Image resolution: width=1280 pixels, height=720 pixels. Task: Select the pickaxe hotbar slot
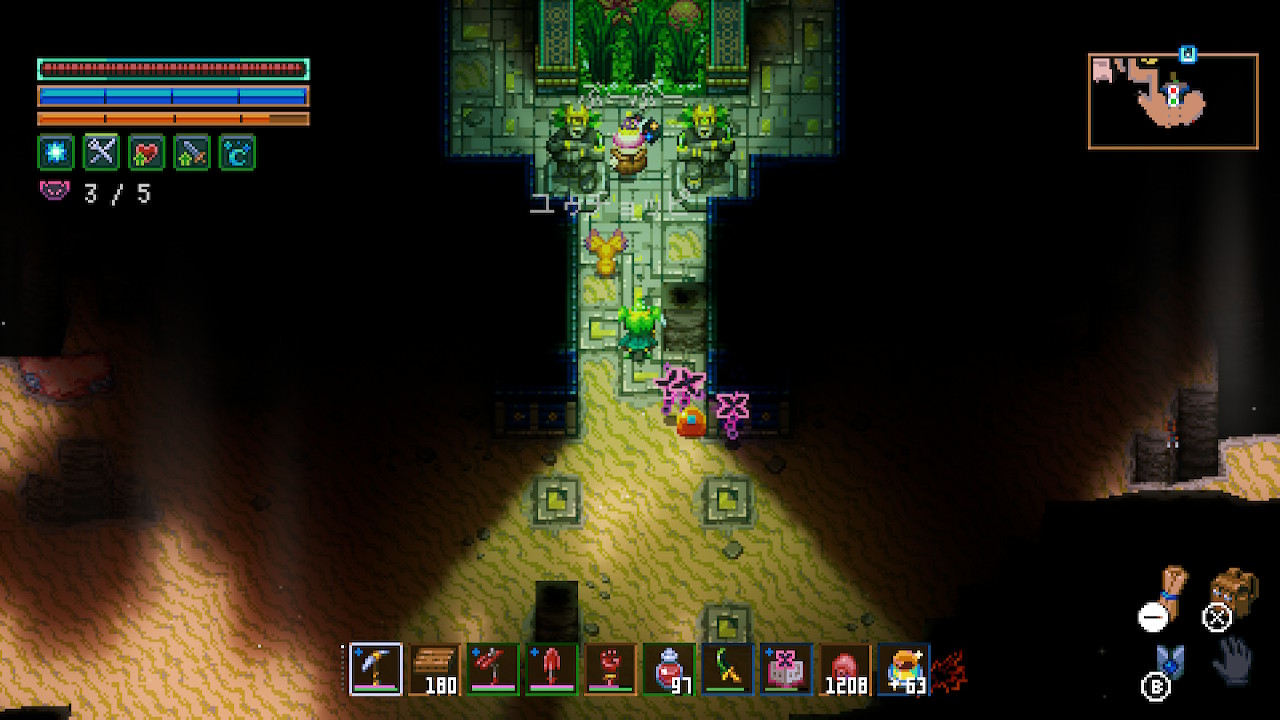coord(376,668)
